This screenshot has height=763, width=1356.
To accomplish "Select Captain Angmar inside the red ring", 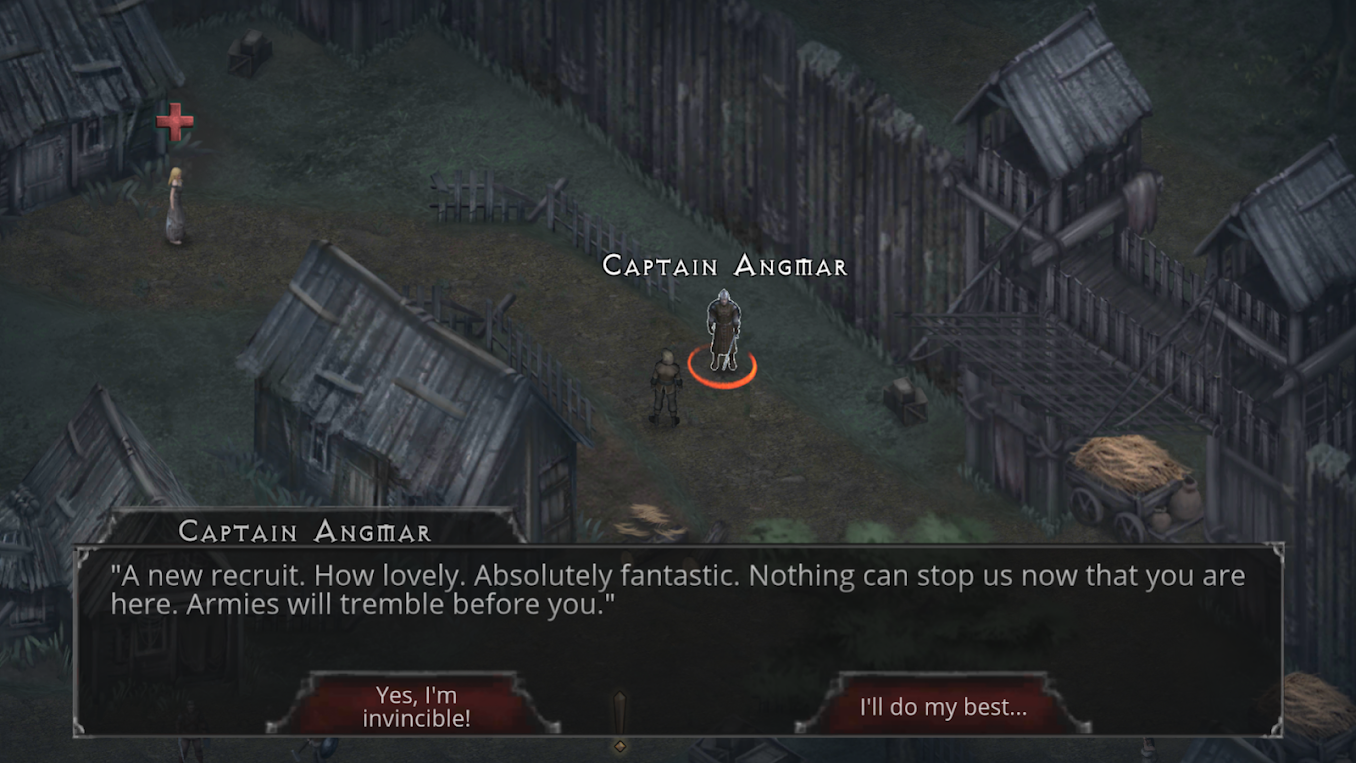I will coord(722,325).
